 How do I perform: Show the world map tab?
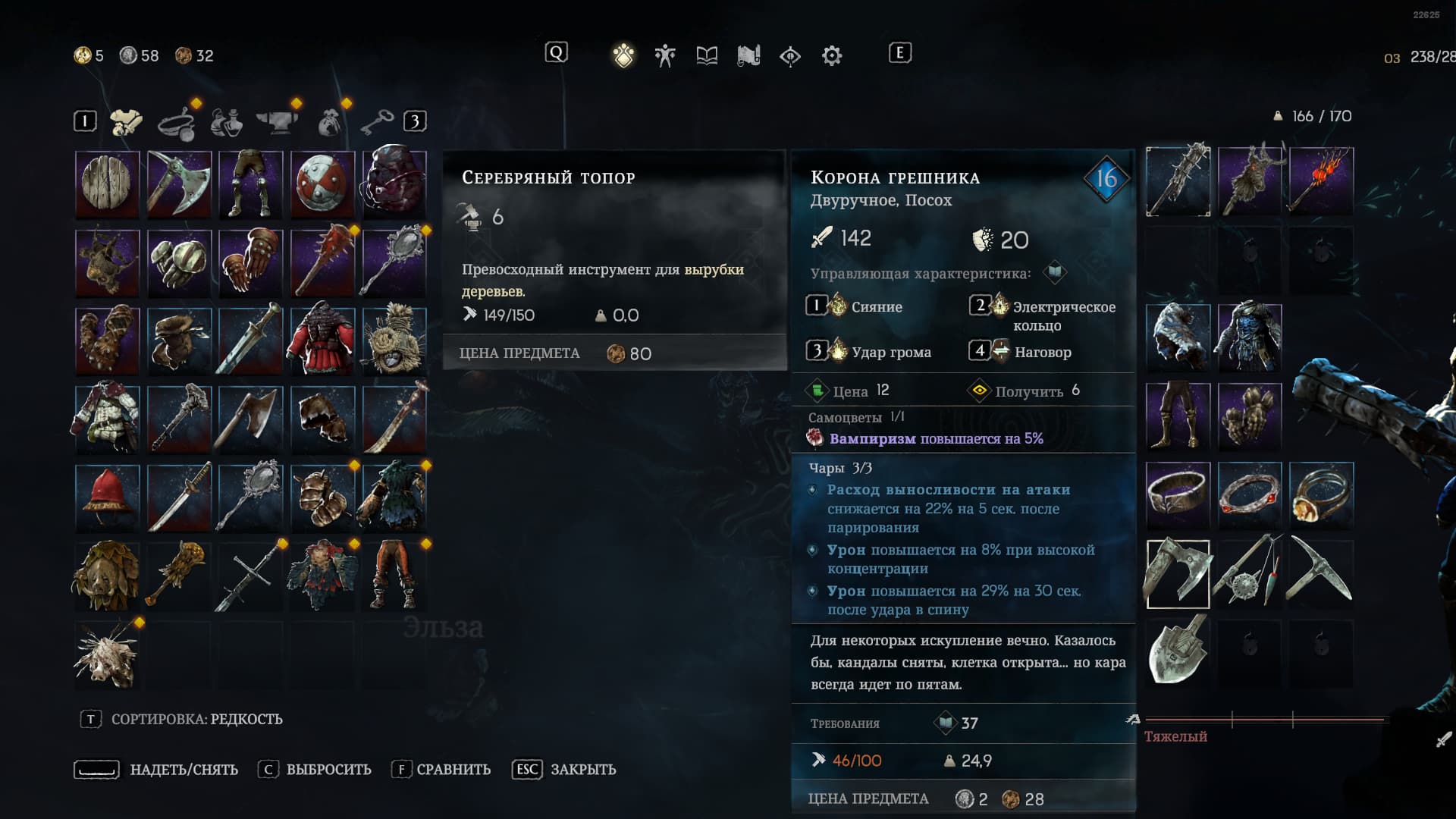click(x=748, y=55)
